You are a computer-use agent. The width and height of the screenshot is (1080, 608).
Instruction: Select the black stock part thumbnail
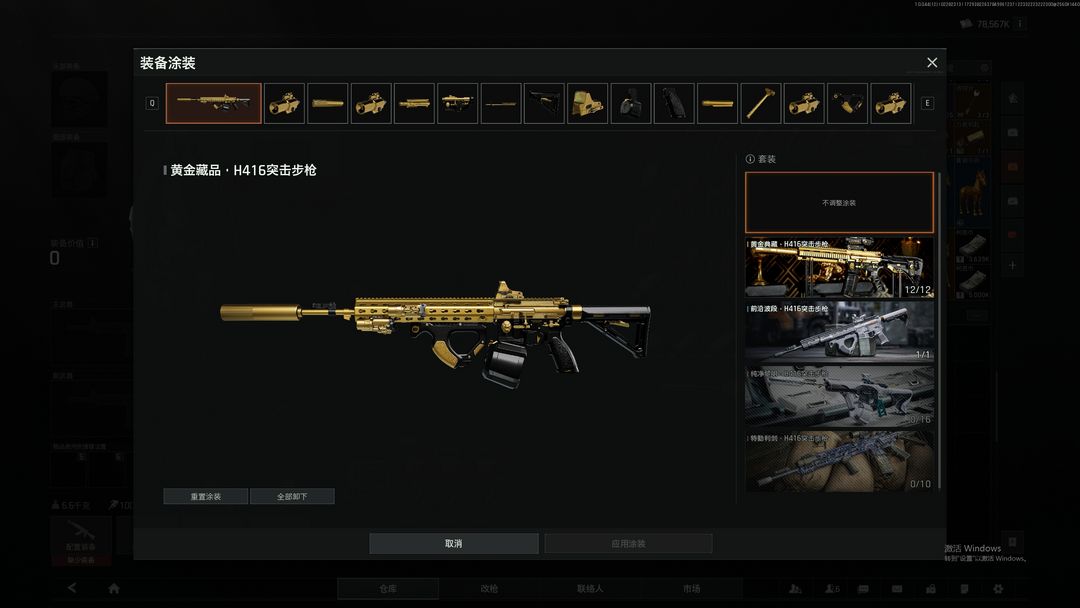click(x=545, y=104)
